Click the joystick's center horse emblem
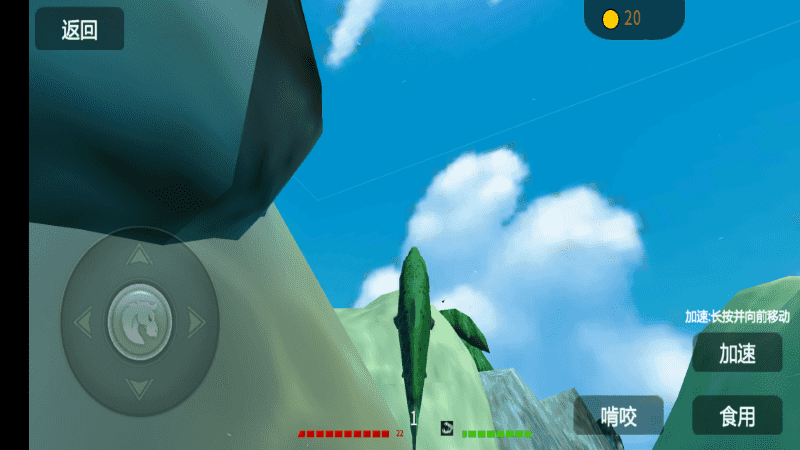Viewport: 800px width, 450px height. click(140, 322)
